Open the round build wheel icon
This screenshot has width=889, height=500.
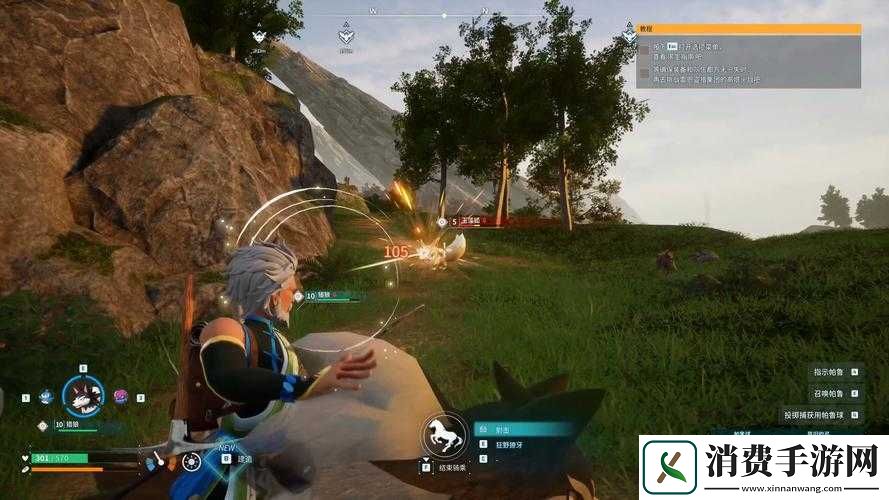(x=190, y=461)
